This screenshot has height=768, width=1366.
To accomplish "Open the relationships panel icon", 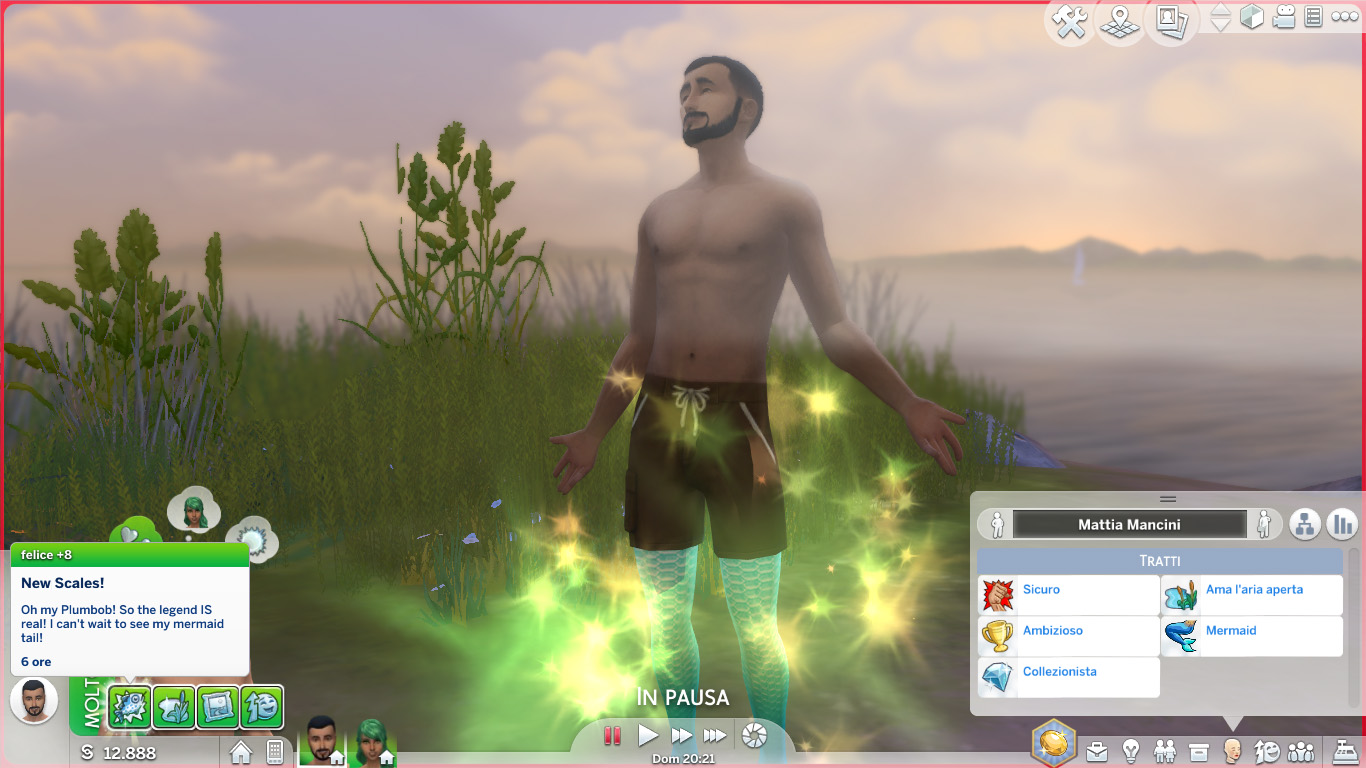I will [x=1166, y=751].
